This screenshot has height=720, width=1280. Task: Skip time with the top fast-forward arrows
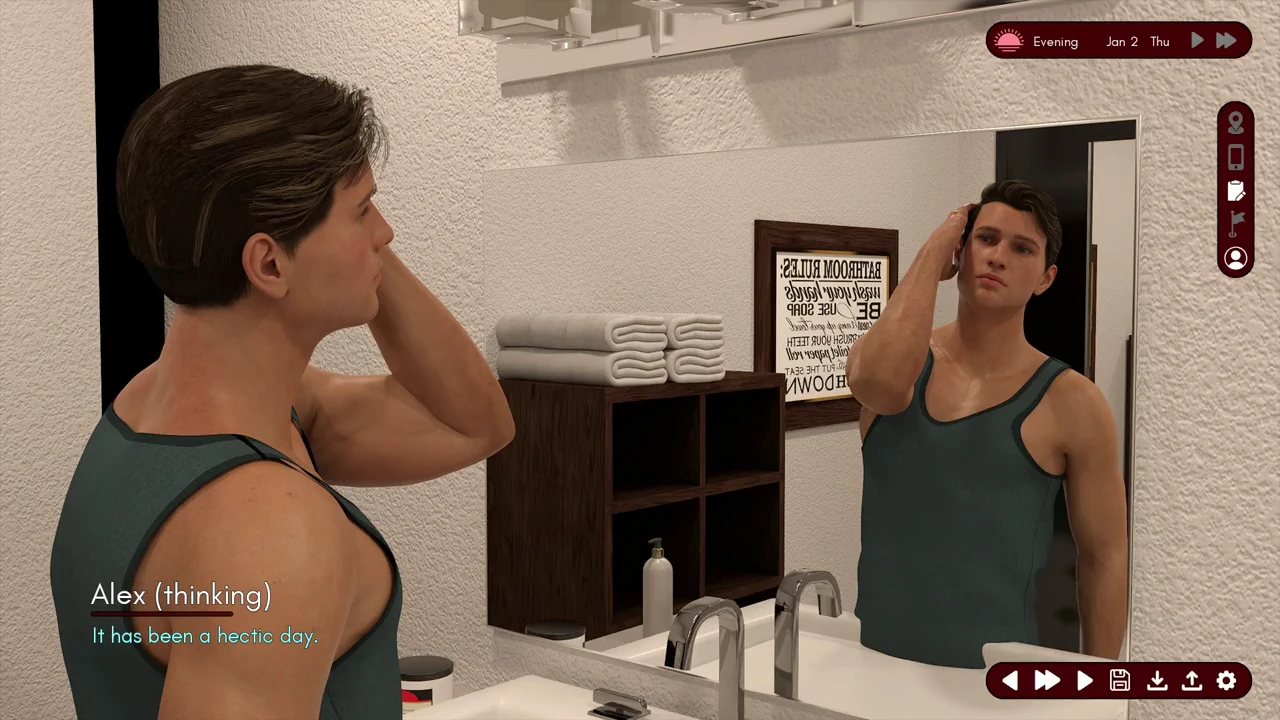click(x=1226, y=41)
